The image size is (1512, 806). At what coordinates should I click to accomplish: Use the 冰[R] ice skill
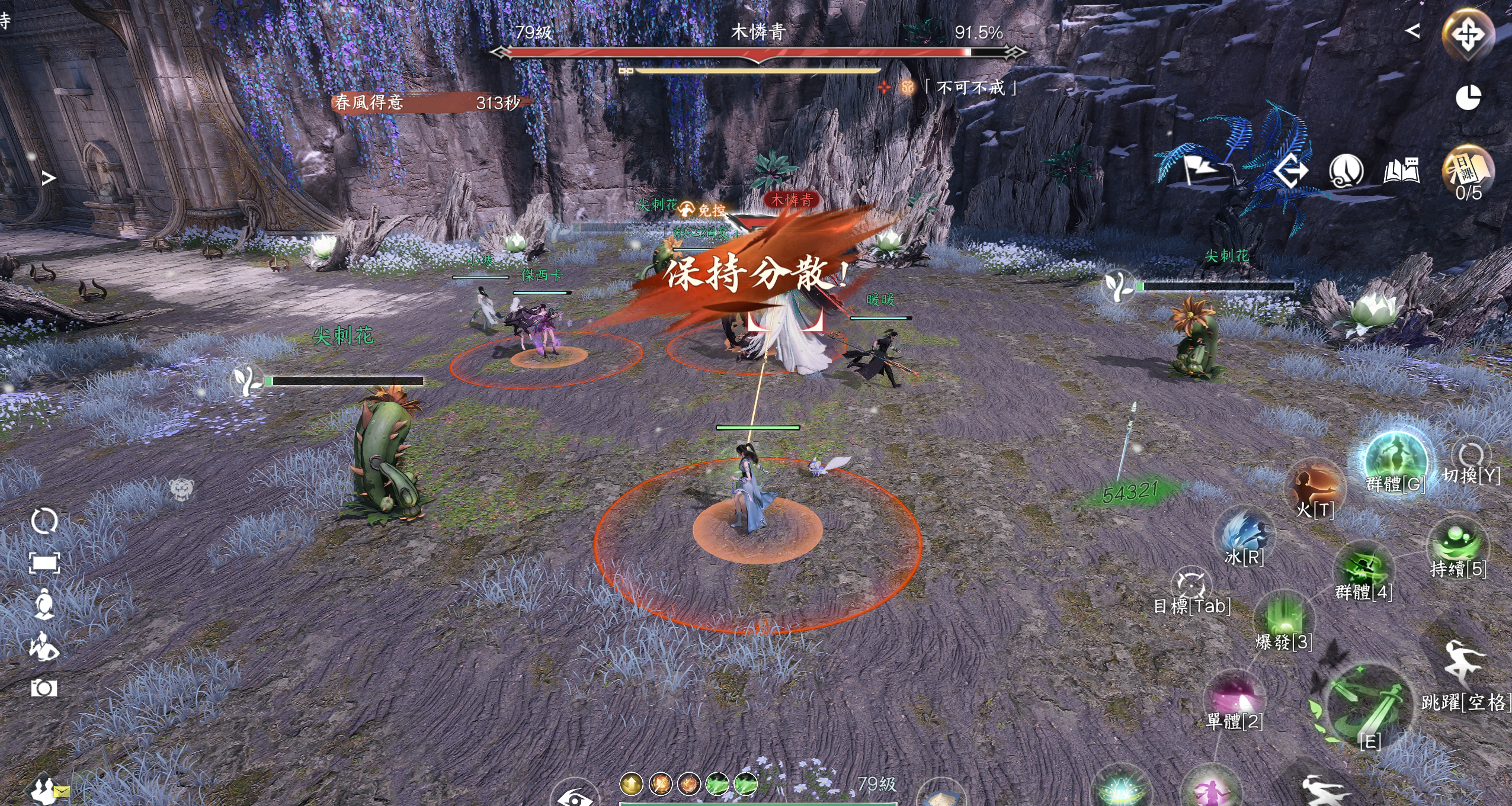tap(1244, 533)
